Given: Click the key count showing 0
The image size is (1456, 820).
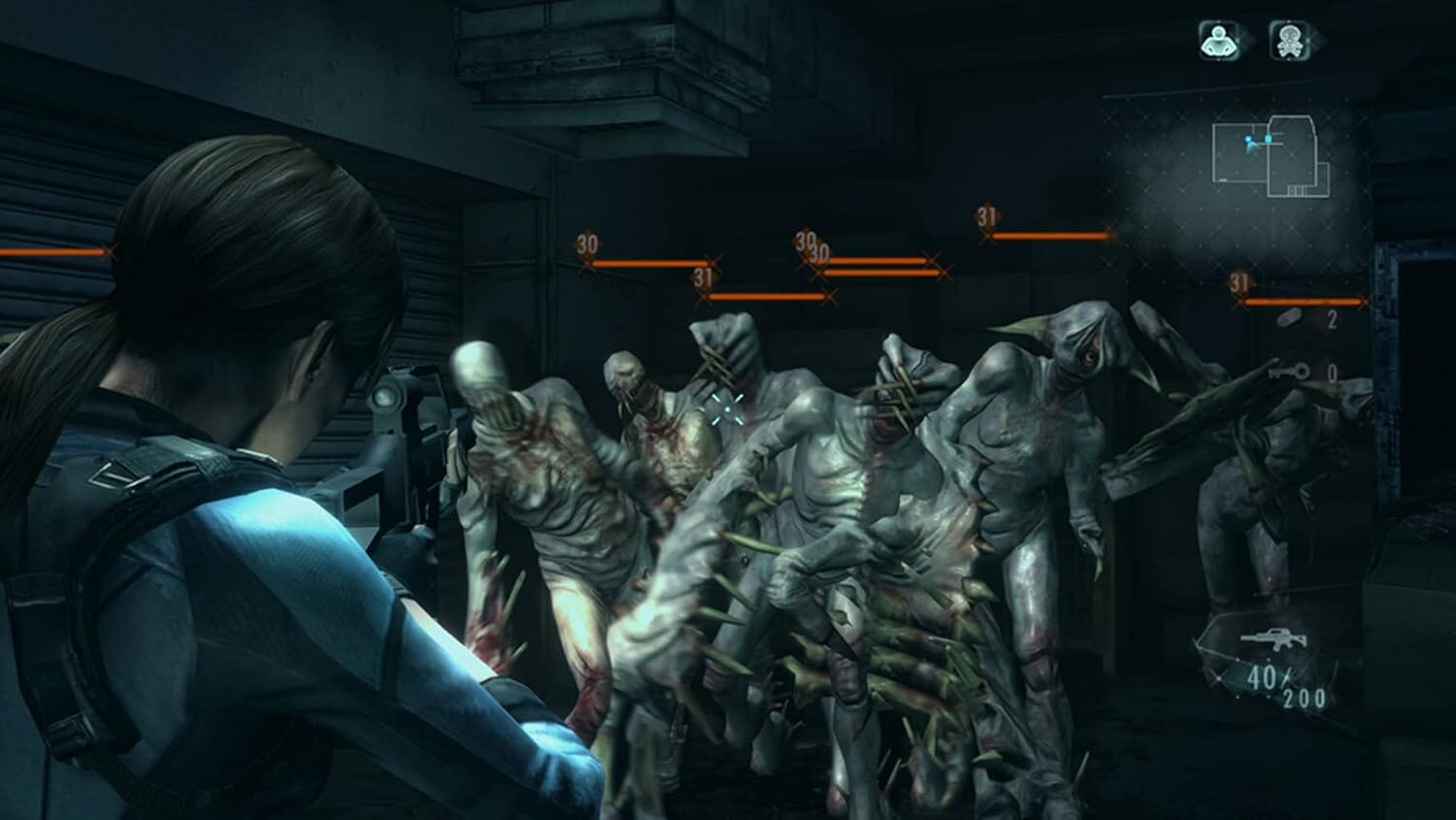Looking at the screenshot, I should click(x=1333, y=372).
